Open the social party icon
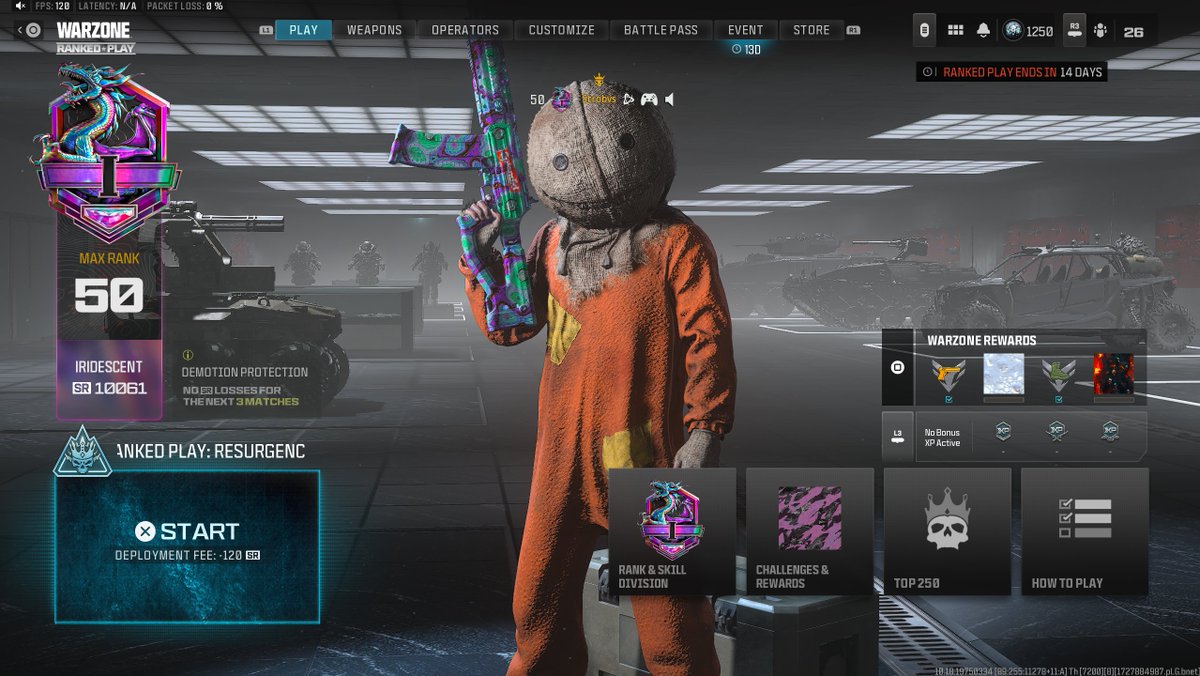 pos(1101,31)
